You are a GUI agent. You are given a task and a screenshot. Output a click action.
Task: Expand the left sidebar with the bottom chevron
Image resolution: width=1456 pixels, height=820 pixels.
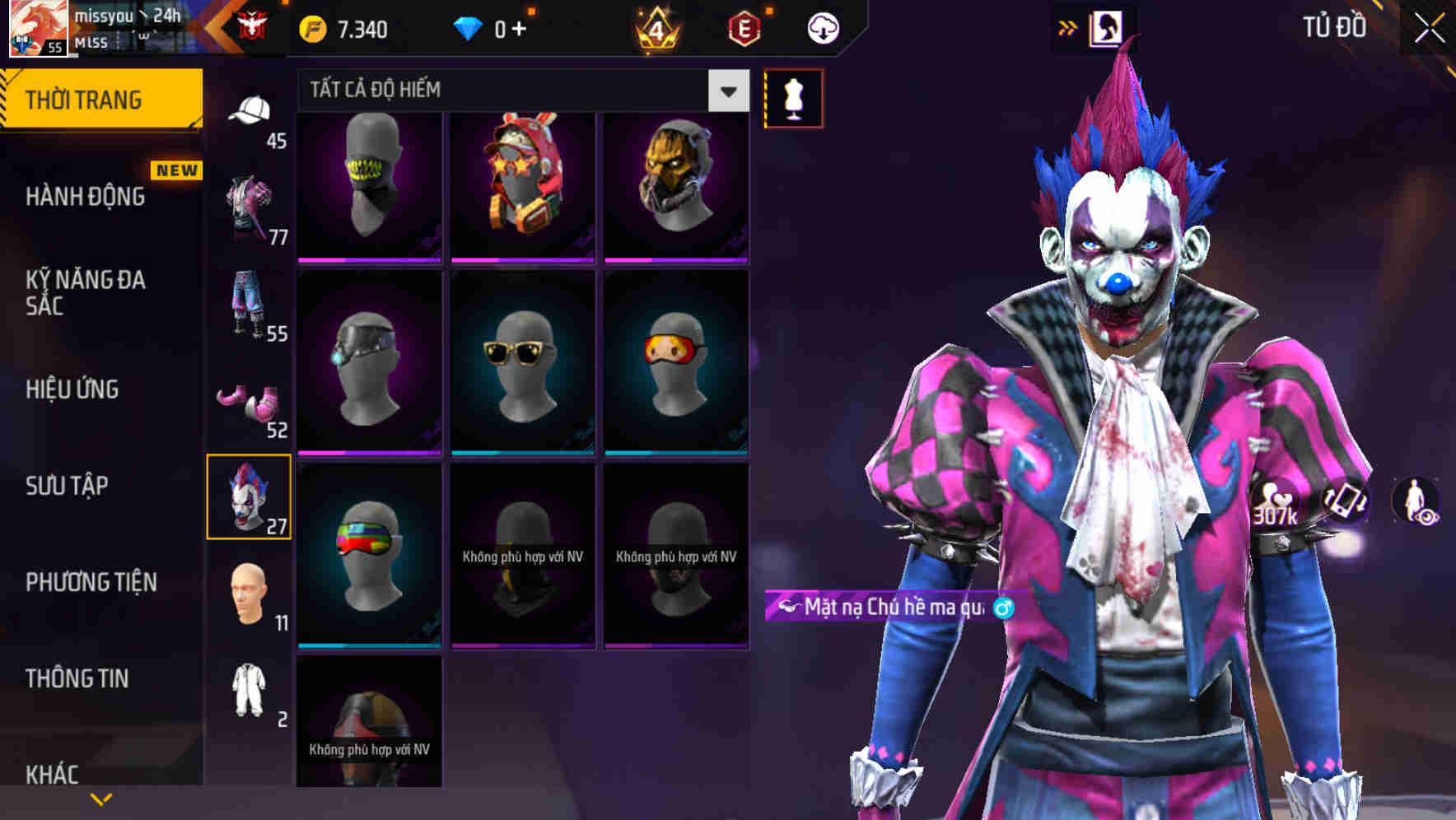[x=101, y=797]
